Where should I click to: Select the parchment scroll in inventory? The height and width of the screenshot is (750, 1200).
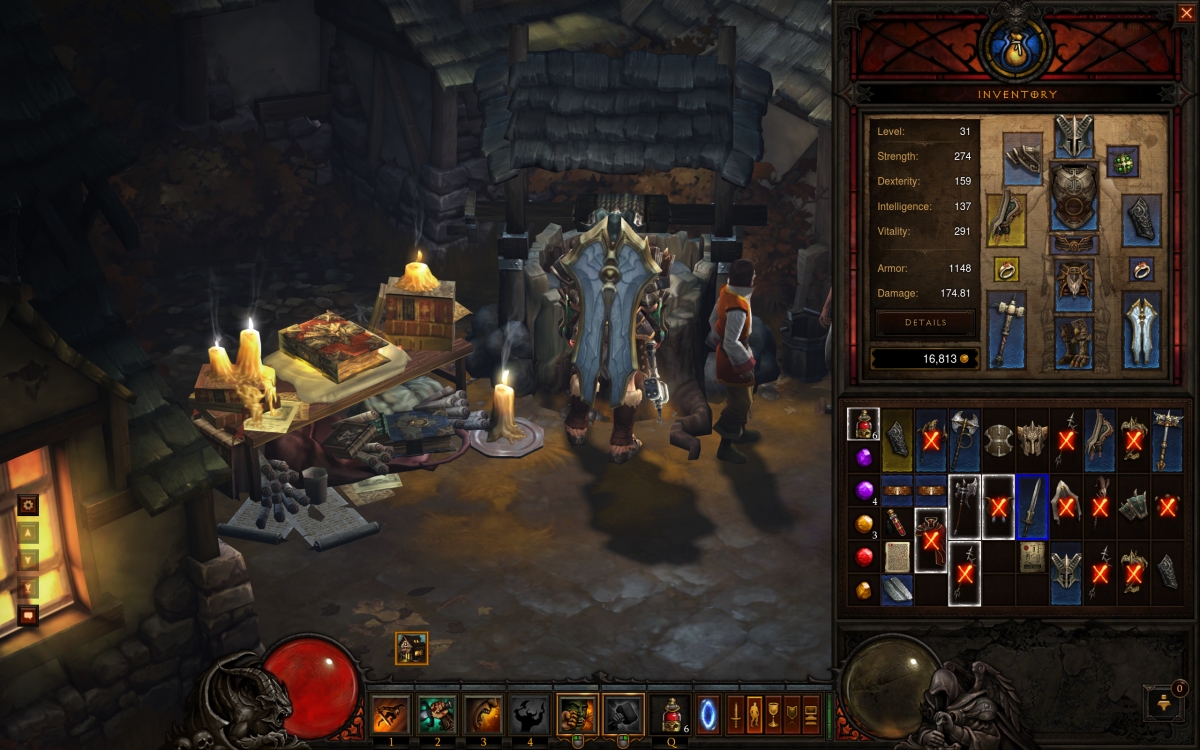pyautogui.click(x=897, y=556)
